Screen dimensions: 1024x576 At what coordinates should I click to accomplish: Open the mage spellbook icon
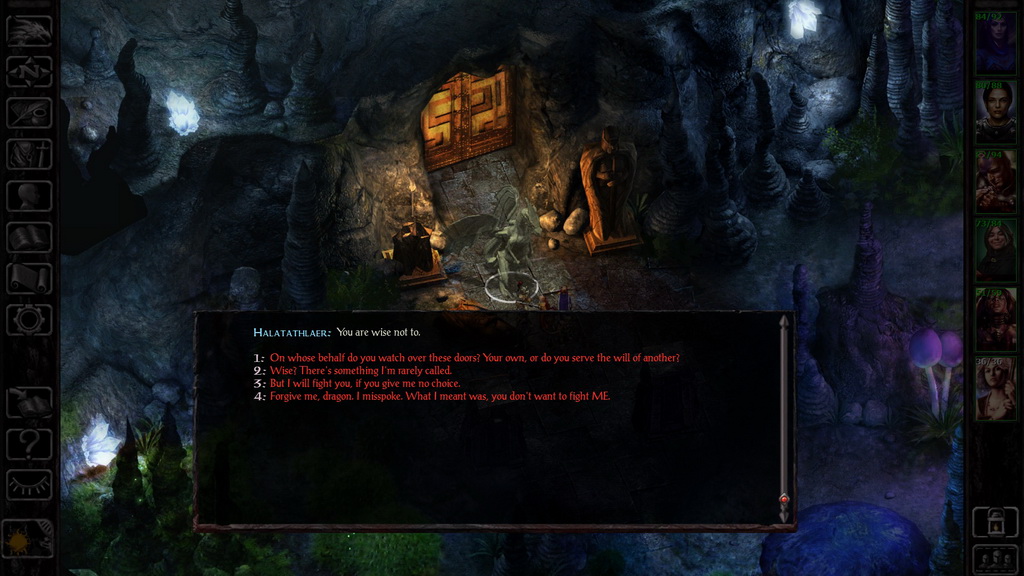click(29, 237)
